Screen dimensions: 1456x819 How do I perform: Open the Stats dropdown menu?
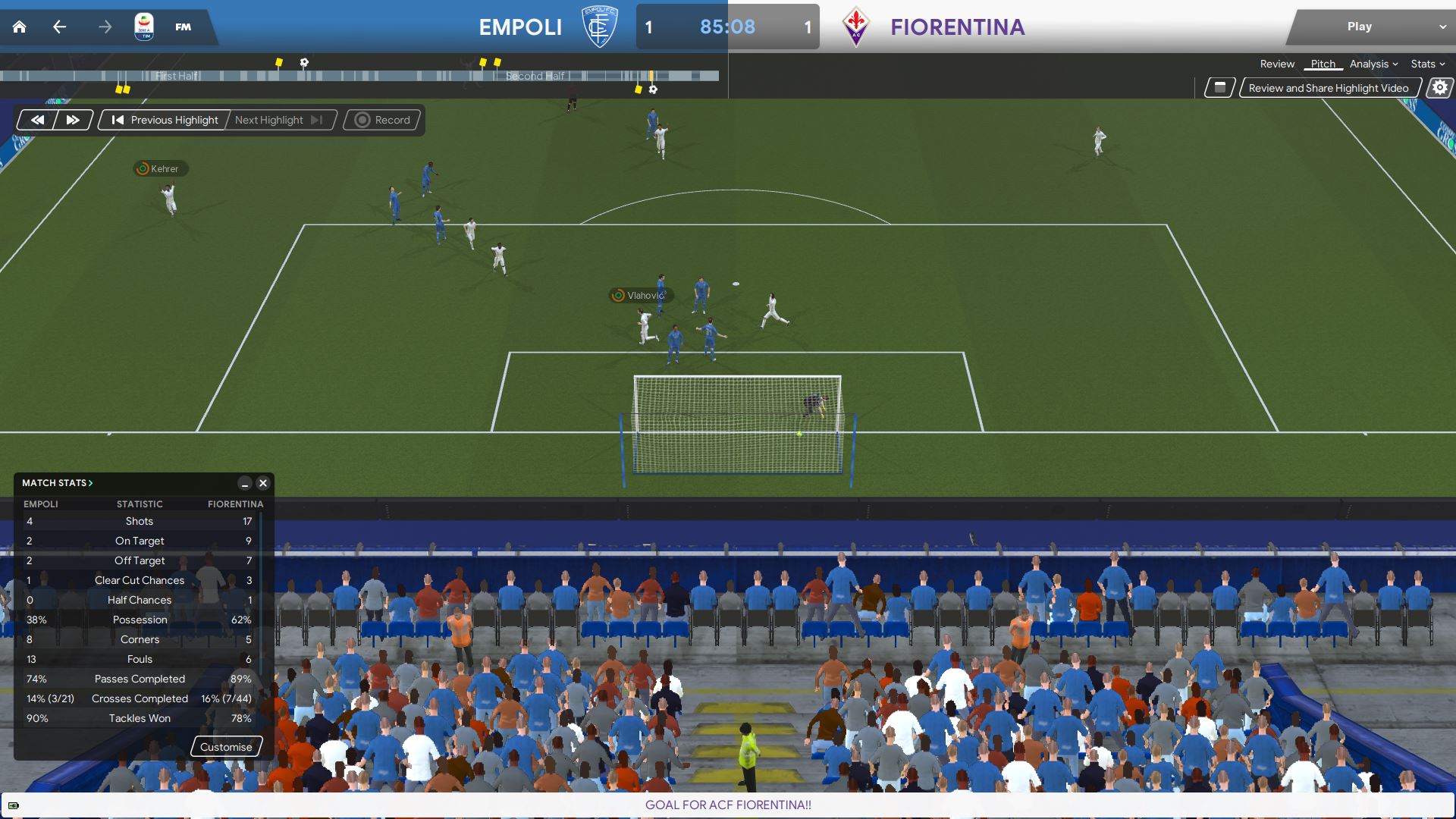coord(1427,64)
